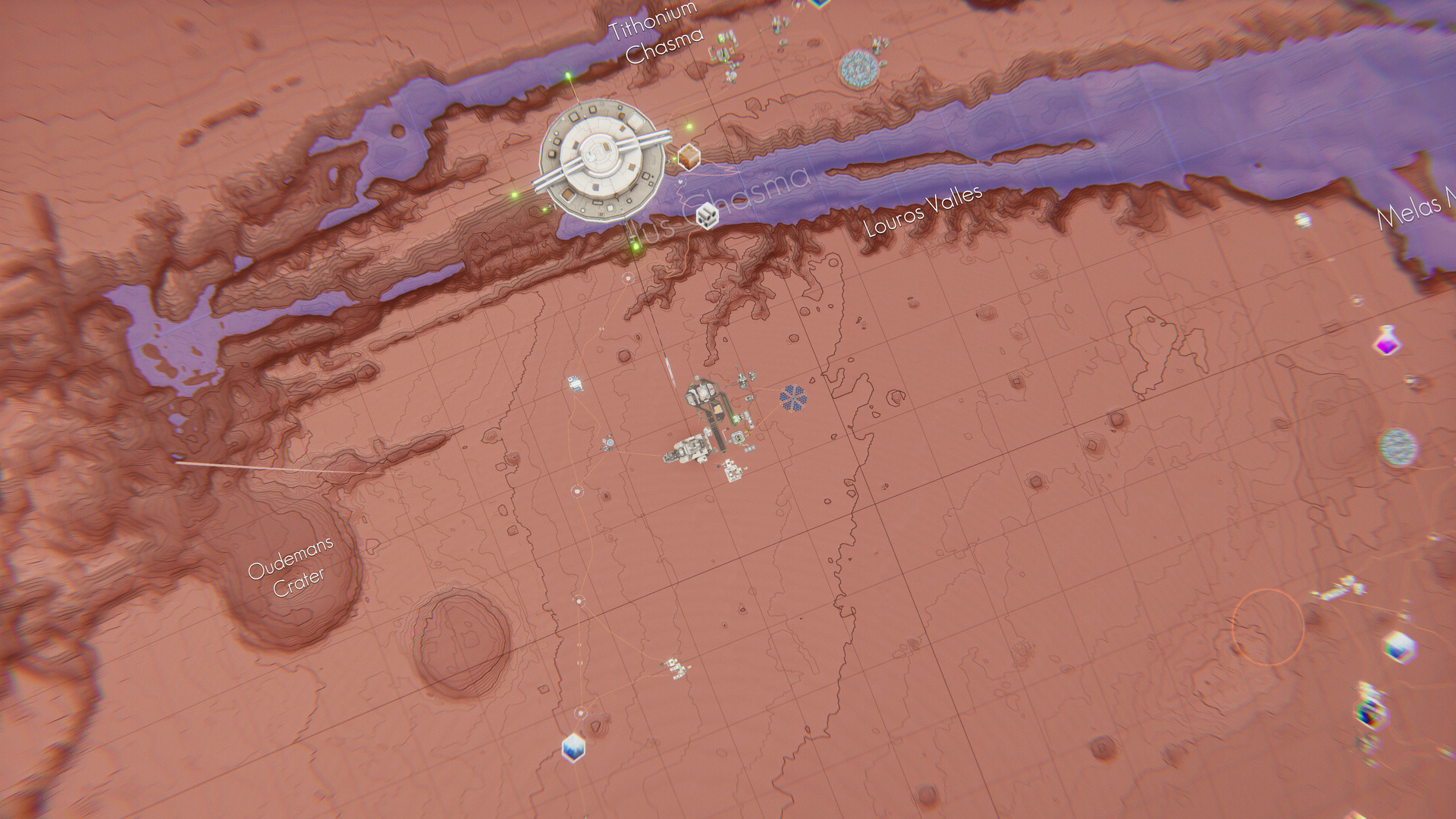Click the hexagonal solar panel array east of the base
The height and width of the screenshot is (819, 1456).
[793, 398]
